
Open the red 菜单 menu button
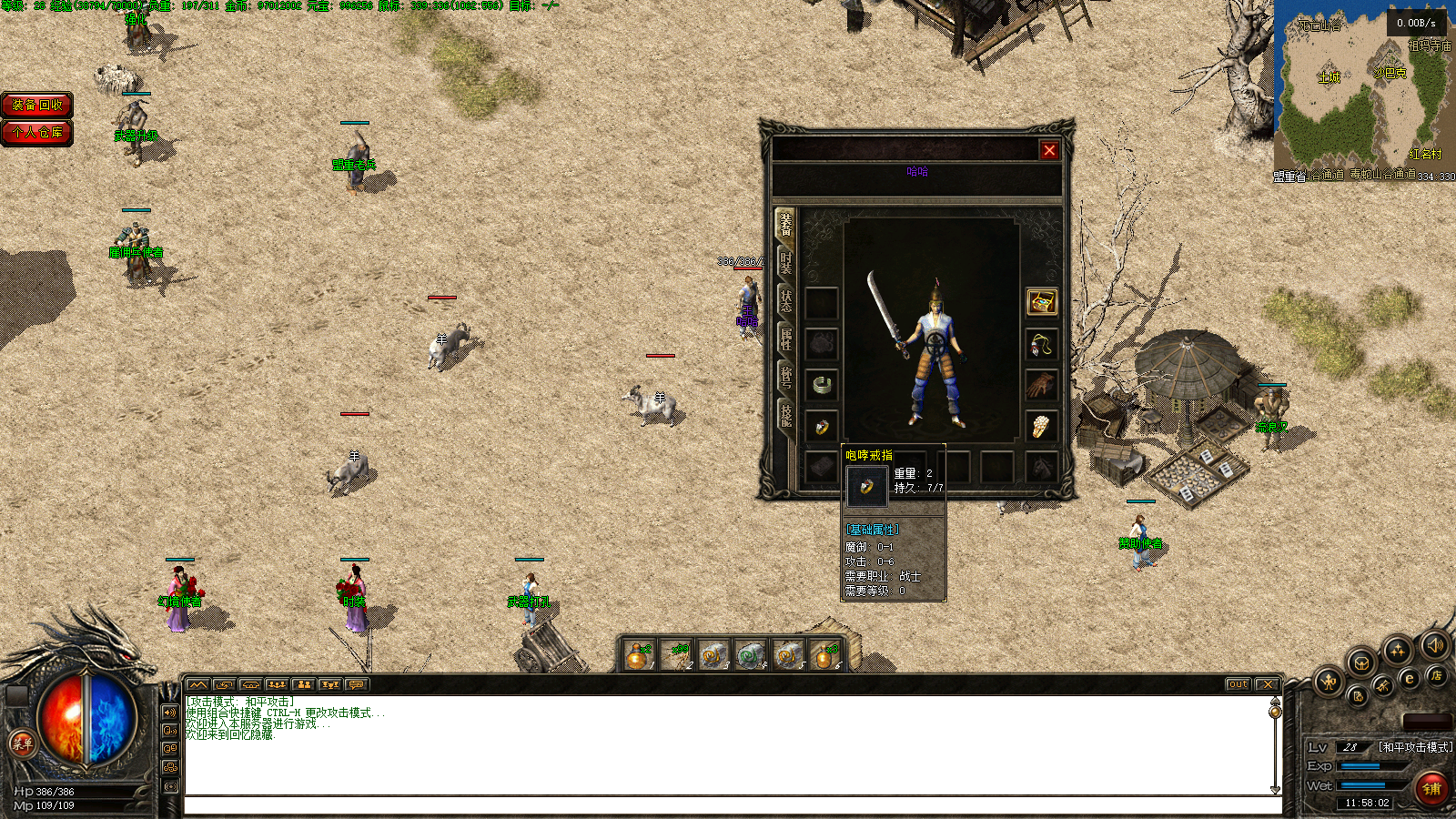[x=22, y=743]
